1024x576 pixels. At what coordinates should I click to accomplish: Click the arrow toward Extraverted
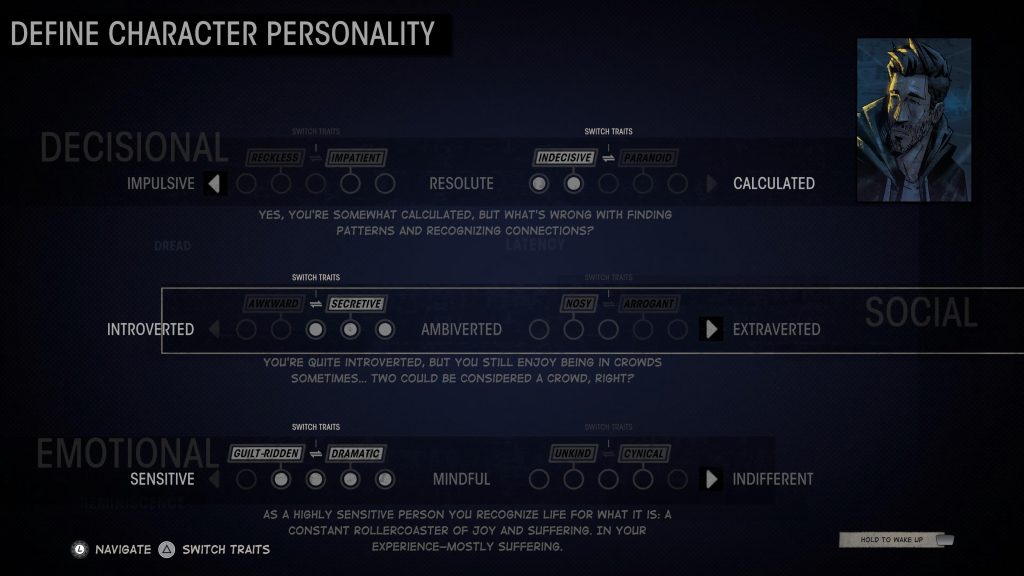(711, 329)
